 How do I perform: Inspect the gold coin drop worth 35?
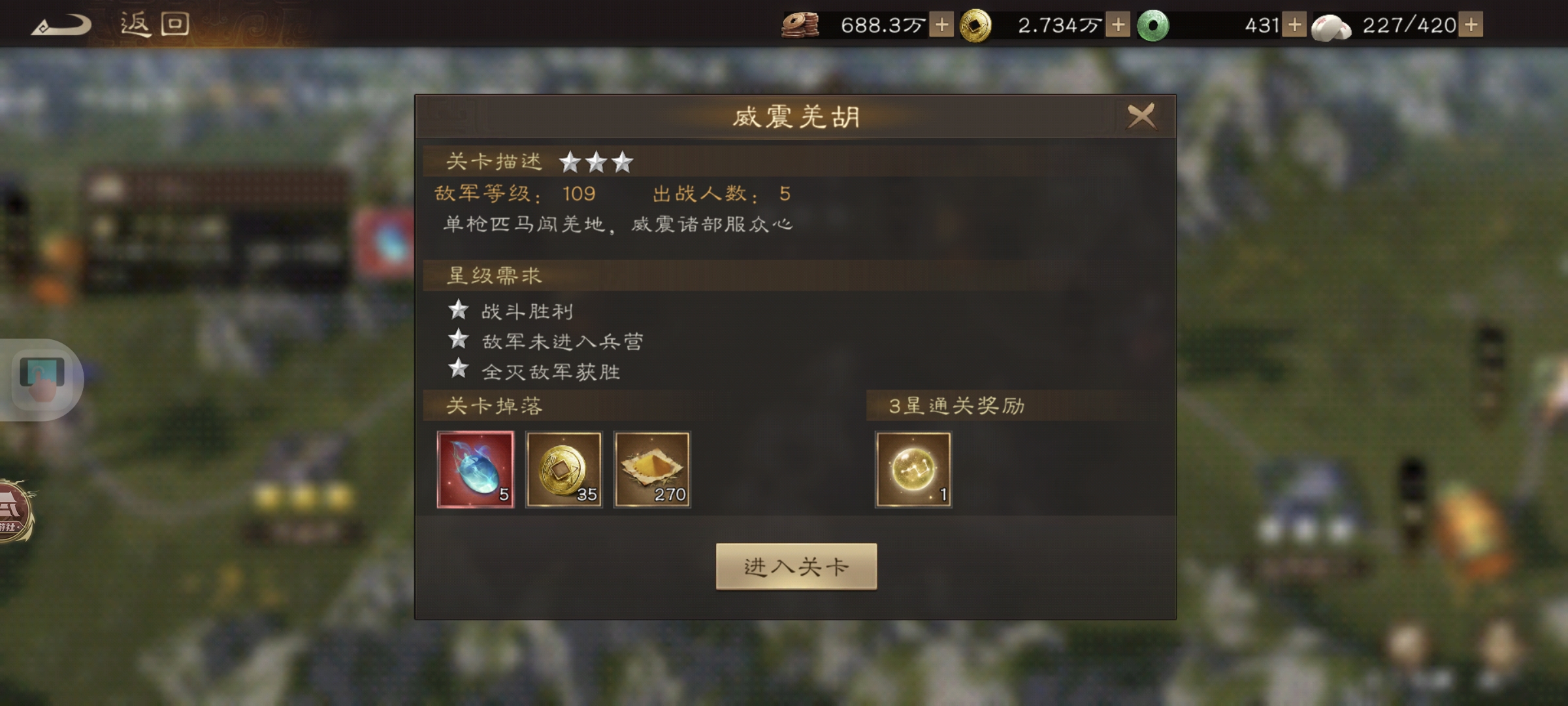[x=564, y=469]
